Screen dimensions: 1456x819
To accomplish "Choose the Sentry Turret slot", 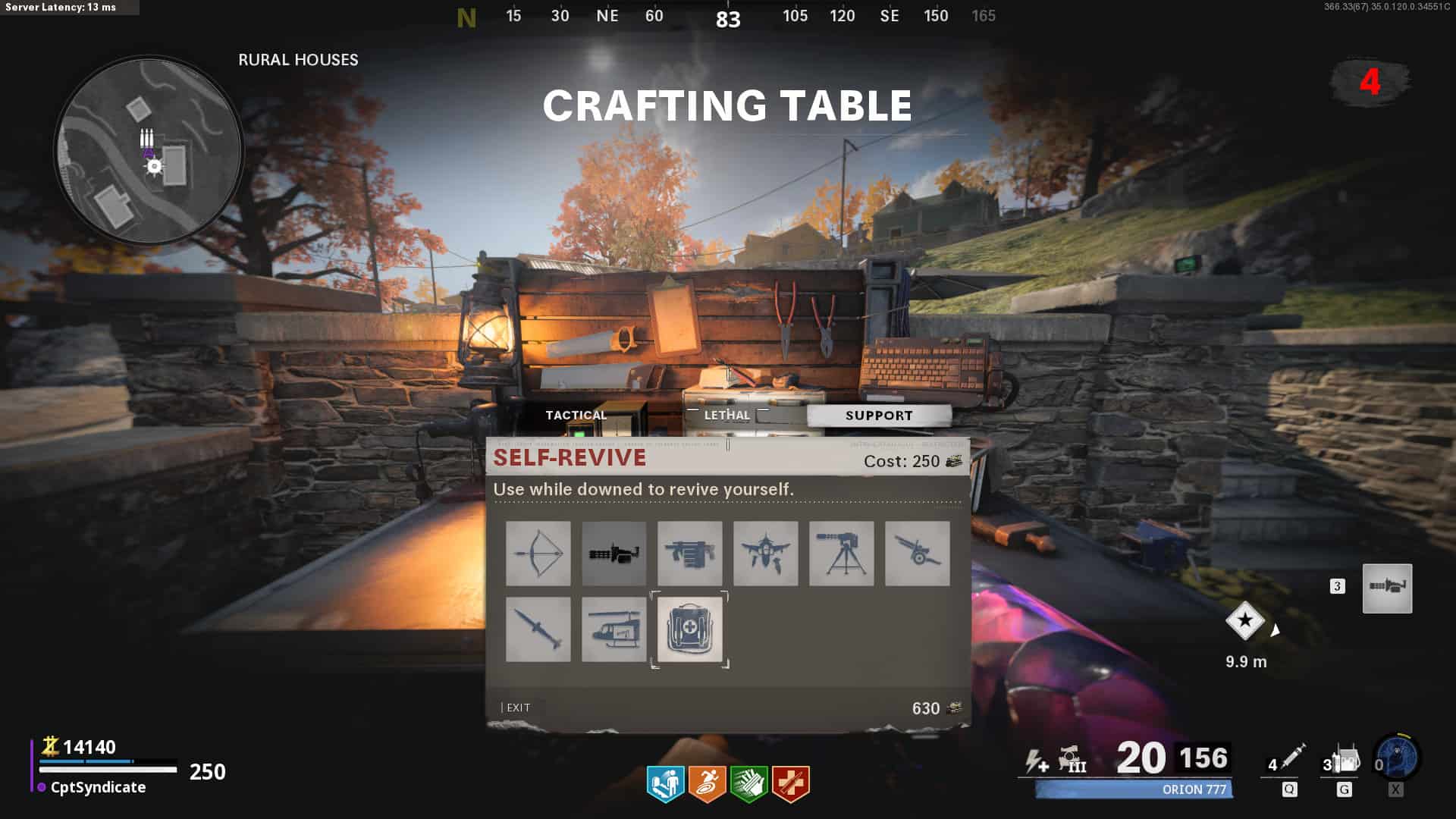I will [841, 554].
